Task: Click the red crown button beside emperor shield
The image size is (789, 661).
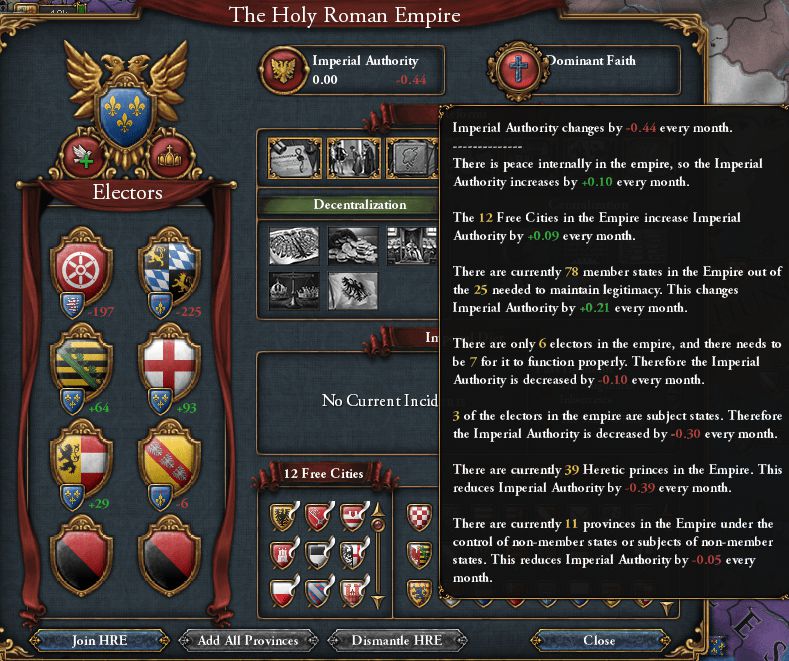Action: click(x=167, y=155)
